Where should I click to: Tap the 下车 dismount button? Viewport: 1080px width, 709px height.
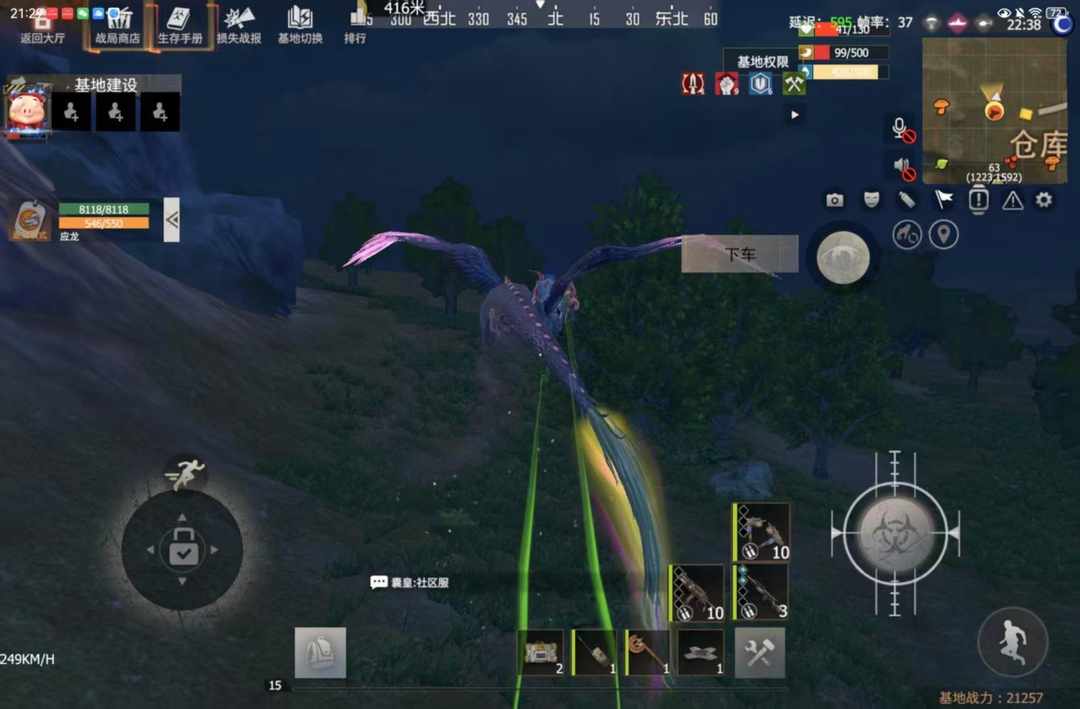pyautogui.click(x=740, y=254)
